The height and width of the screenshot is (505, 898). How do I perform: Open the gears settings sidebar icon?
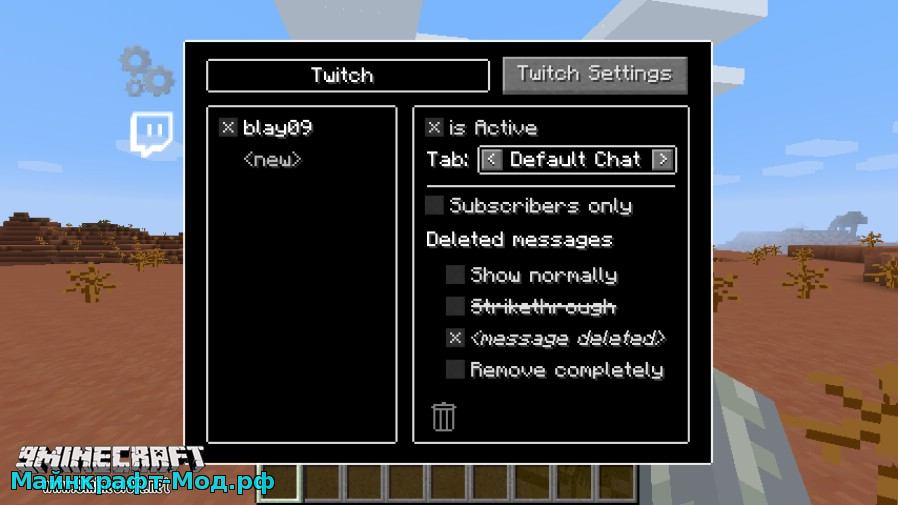pos(146,70)
